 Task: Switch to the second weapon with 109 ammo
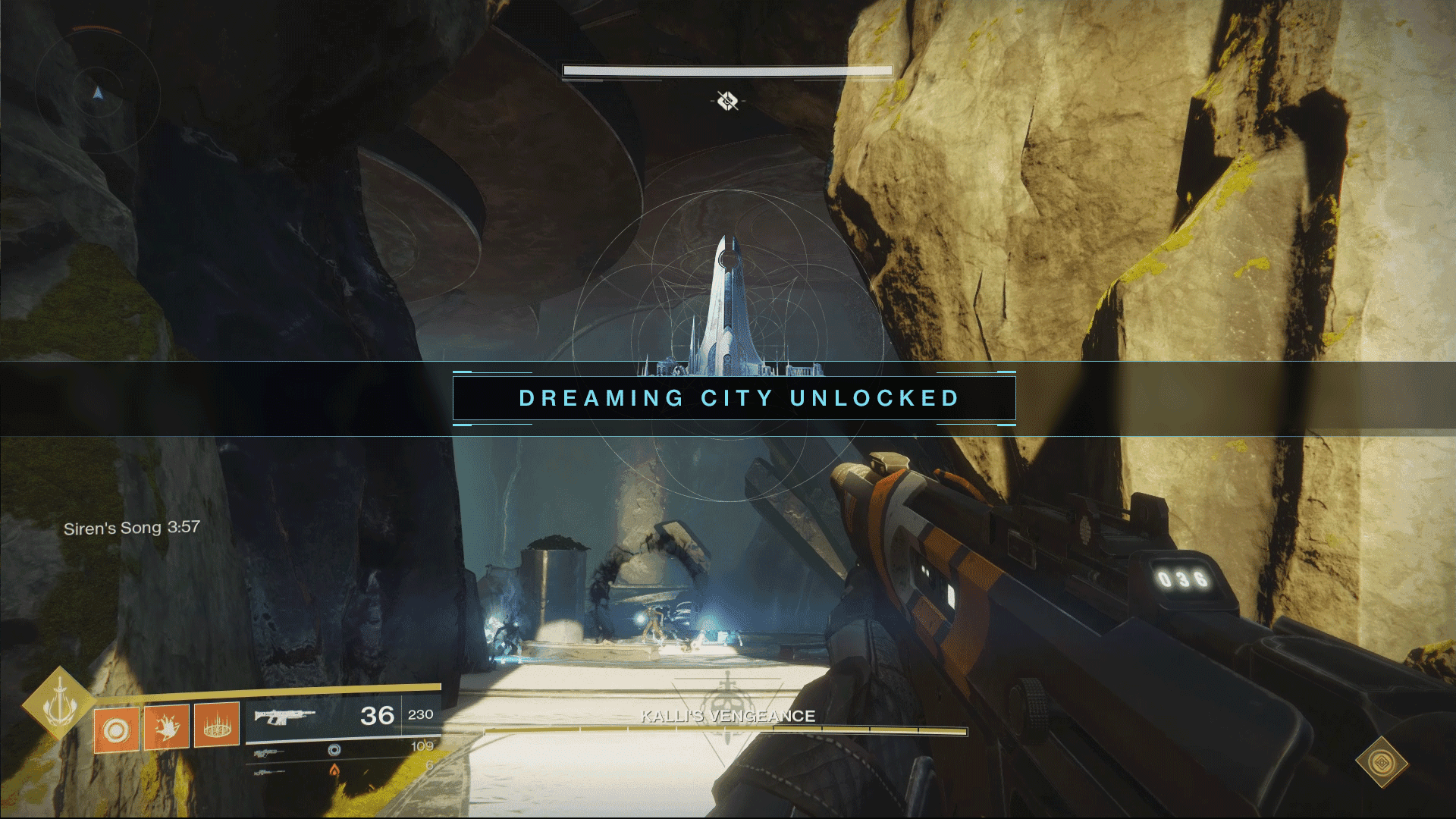341,749
